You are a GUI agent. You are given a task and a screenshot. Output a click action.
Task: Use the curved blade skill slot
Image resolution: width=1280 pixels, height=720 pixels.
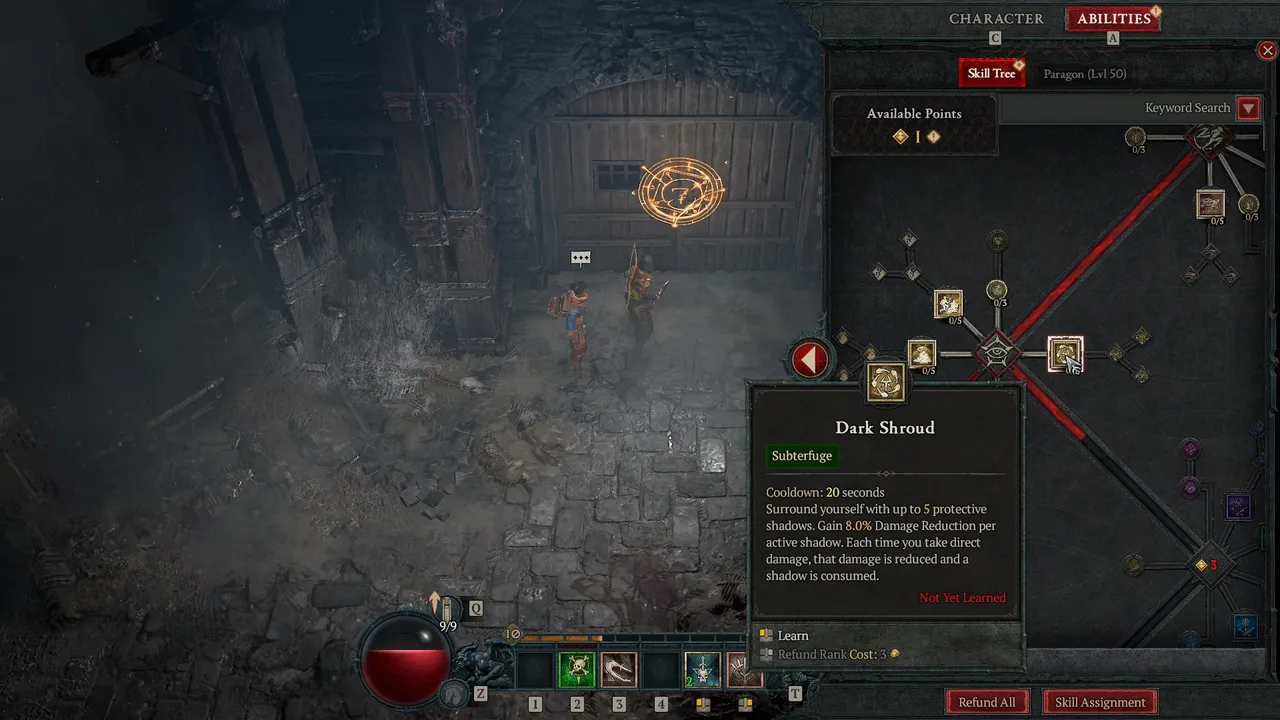(619, 670)
